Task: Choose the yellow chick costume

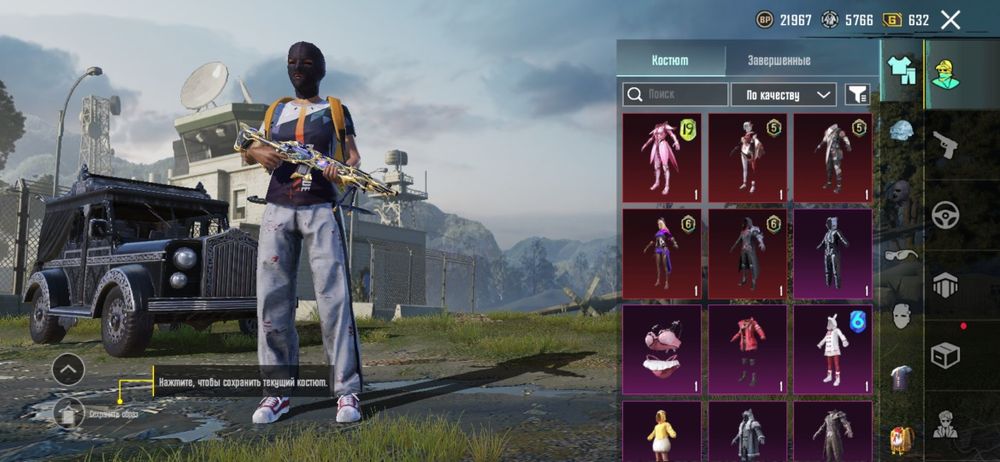Action: tap(661, 430)
